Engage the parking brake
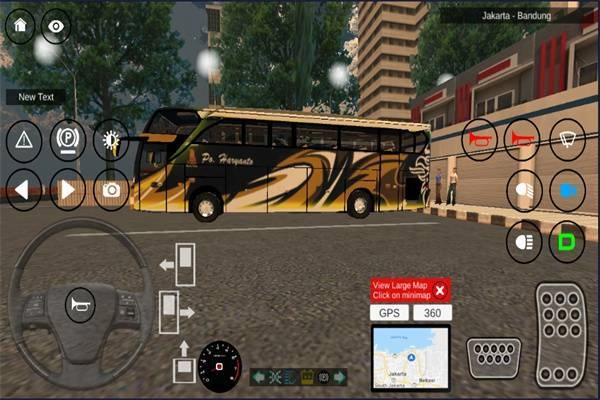The width and height of the screenshot is (600, 400). [x=68, y=140]
